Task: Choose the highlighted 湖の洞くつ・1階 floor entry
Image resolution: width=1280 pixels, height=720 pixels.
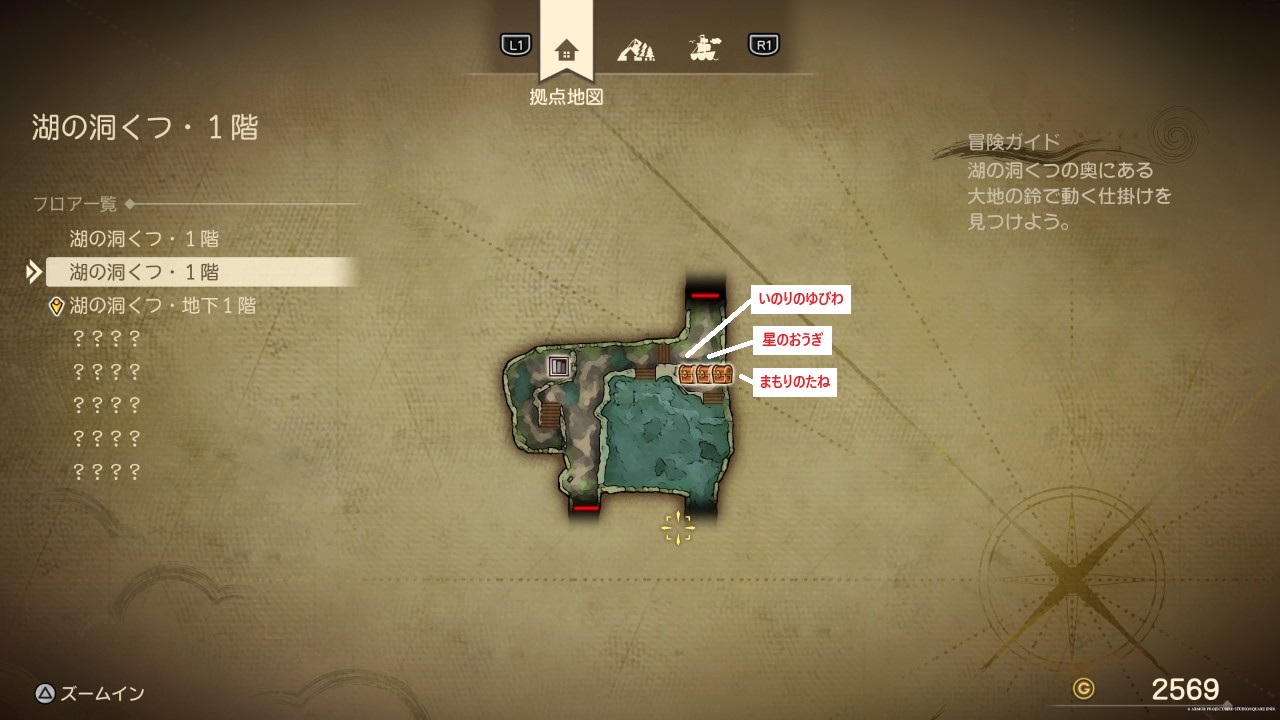Action: pos(145,272)
